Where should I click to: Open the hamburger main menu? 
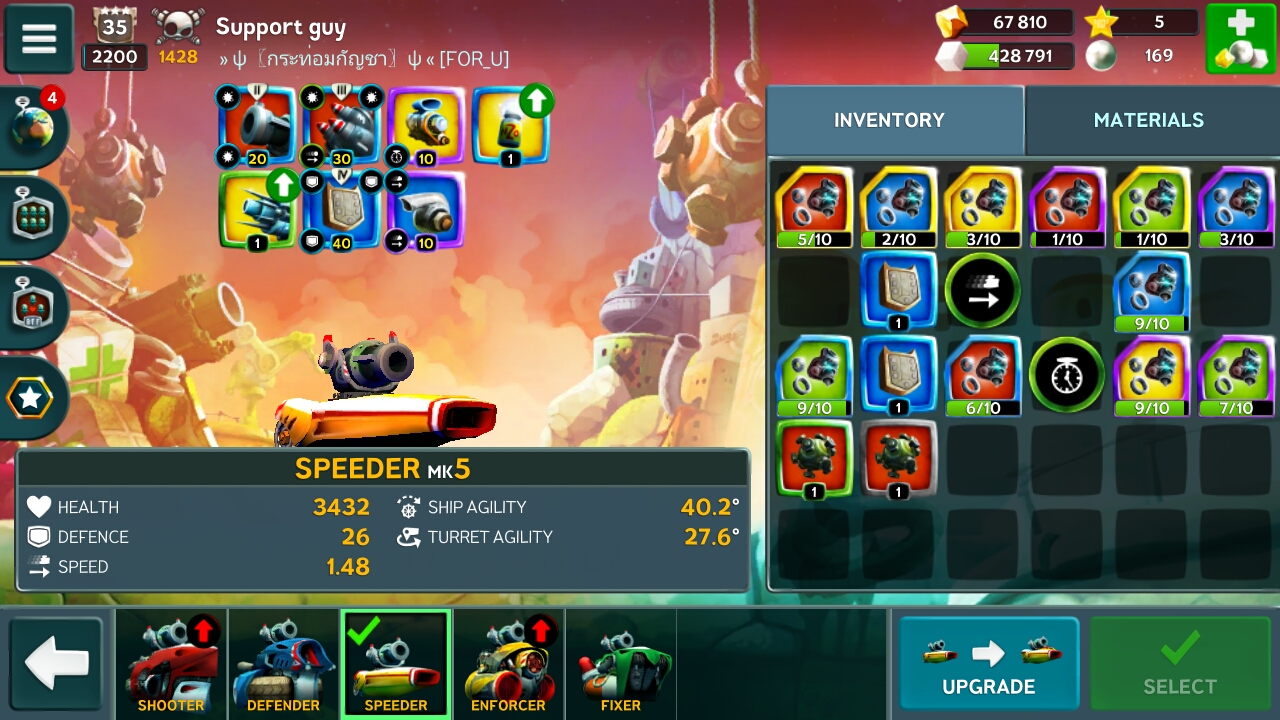coord(39,39)
